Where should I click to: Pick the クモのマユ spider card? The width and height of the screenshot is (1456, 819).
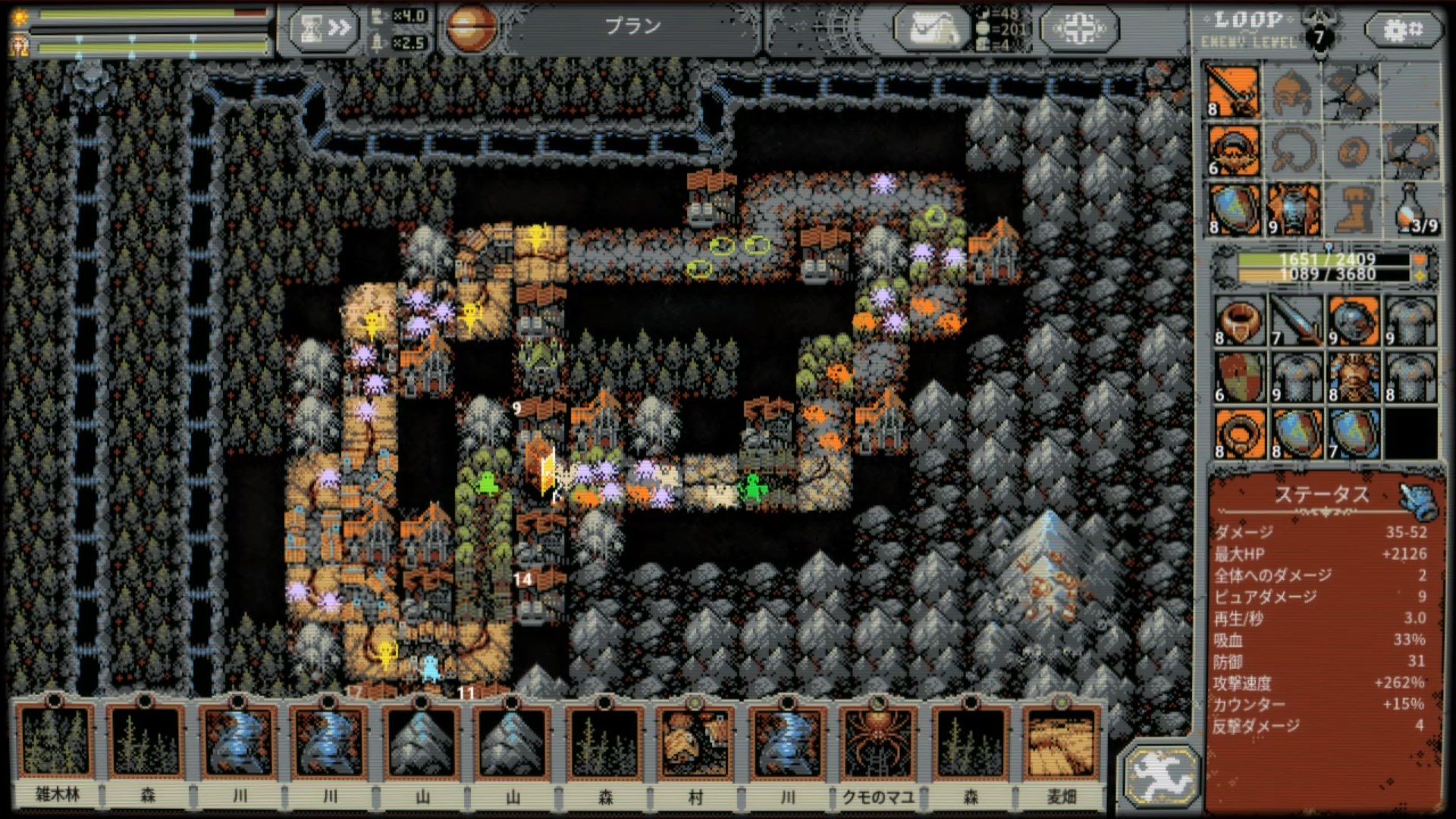click(x=878, y=743)
